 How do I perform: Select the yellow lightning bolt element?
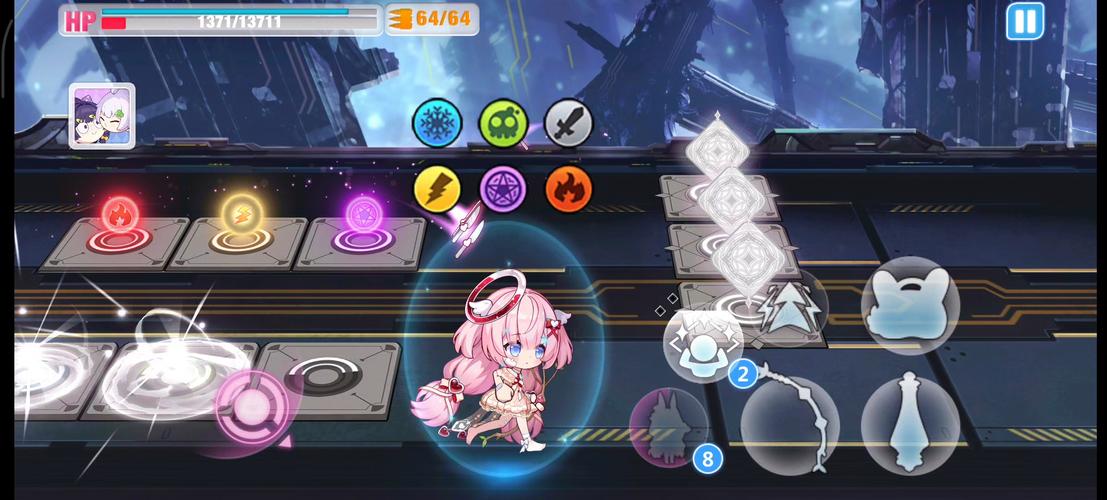tap(437, 188)
